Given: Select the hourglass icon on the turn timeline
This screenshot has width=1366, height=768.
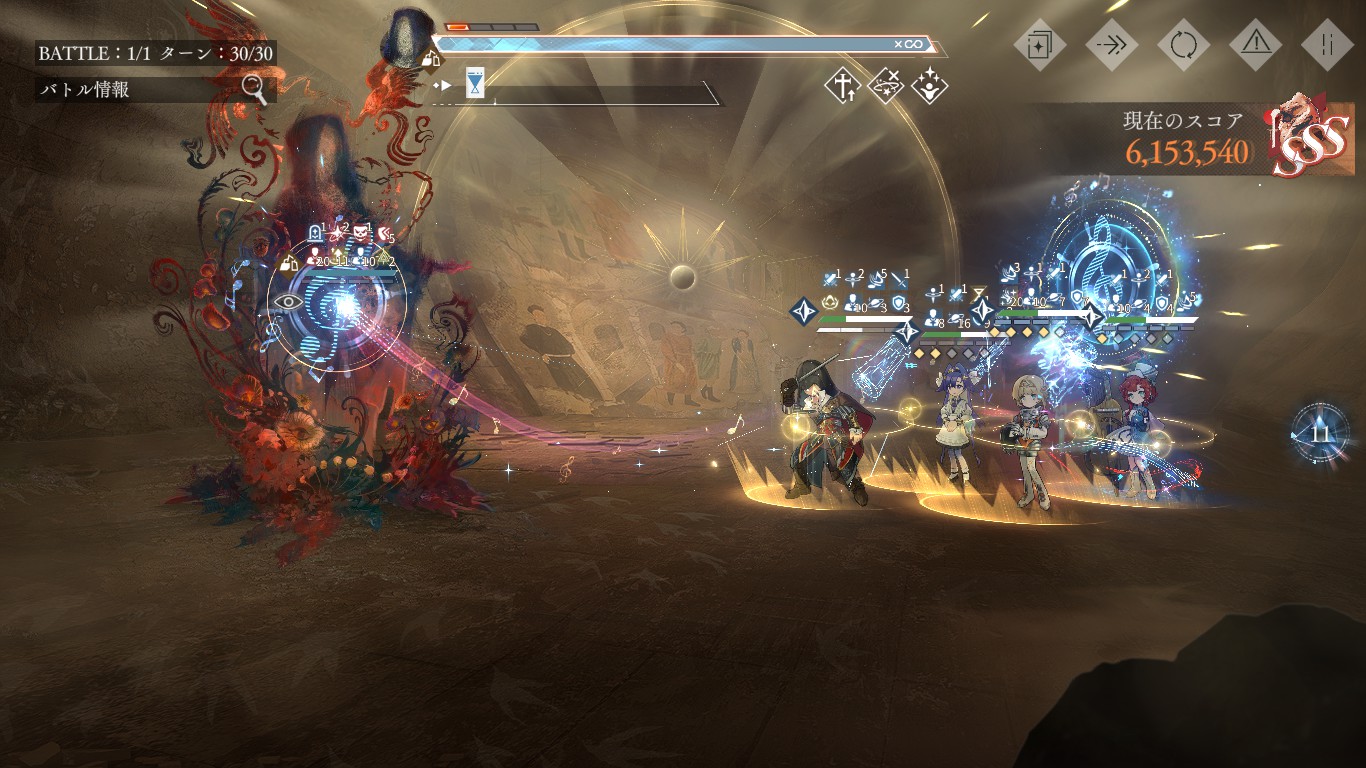Looking at the screenshot, I should 475,84.
